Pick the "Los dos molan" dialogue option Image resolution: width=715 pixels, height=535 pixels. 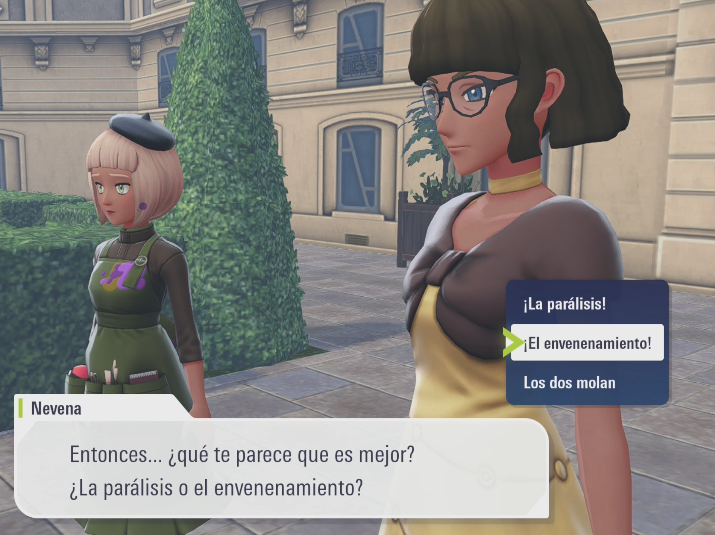point(570,382)
